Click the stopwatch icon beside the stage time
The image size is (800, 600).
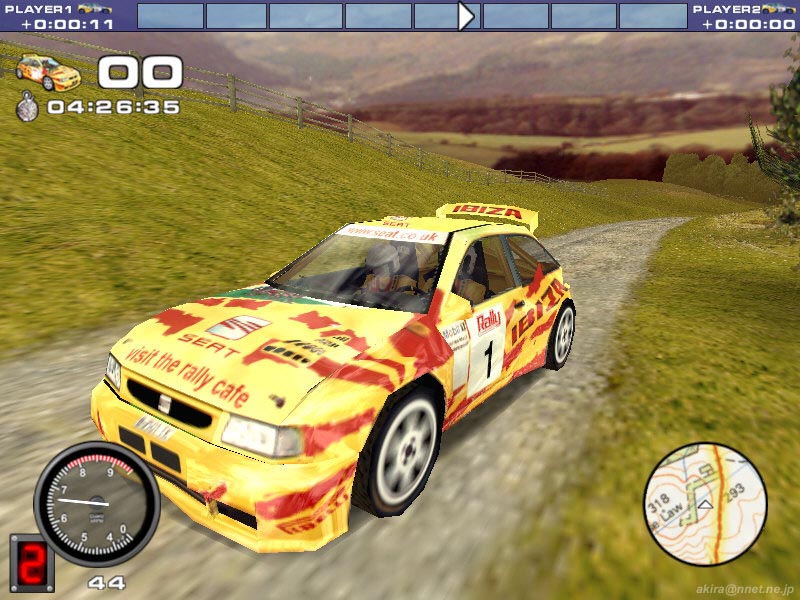point(28,106)
